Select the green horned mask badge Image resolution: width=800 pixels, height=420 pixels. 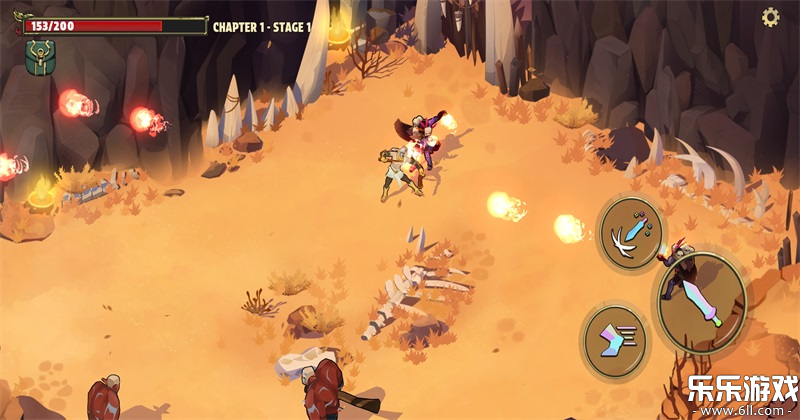point(40,56)
